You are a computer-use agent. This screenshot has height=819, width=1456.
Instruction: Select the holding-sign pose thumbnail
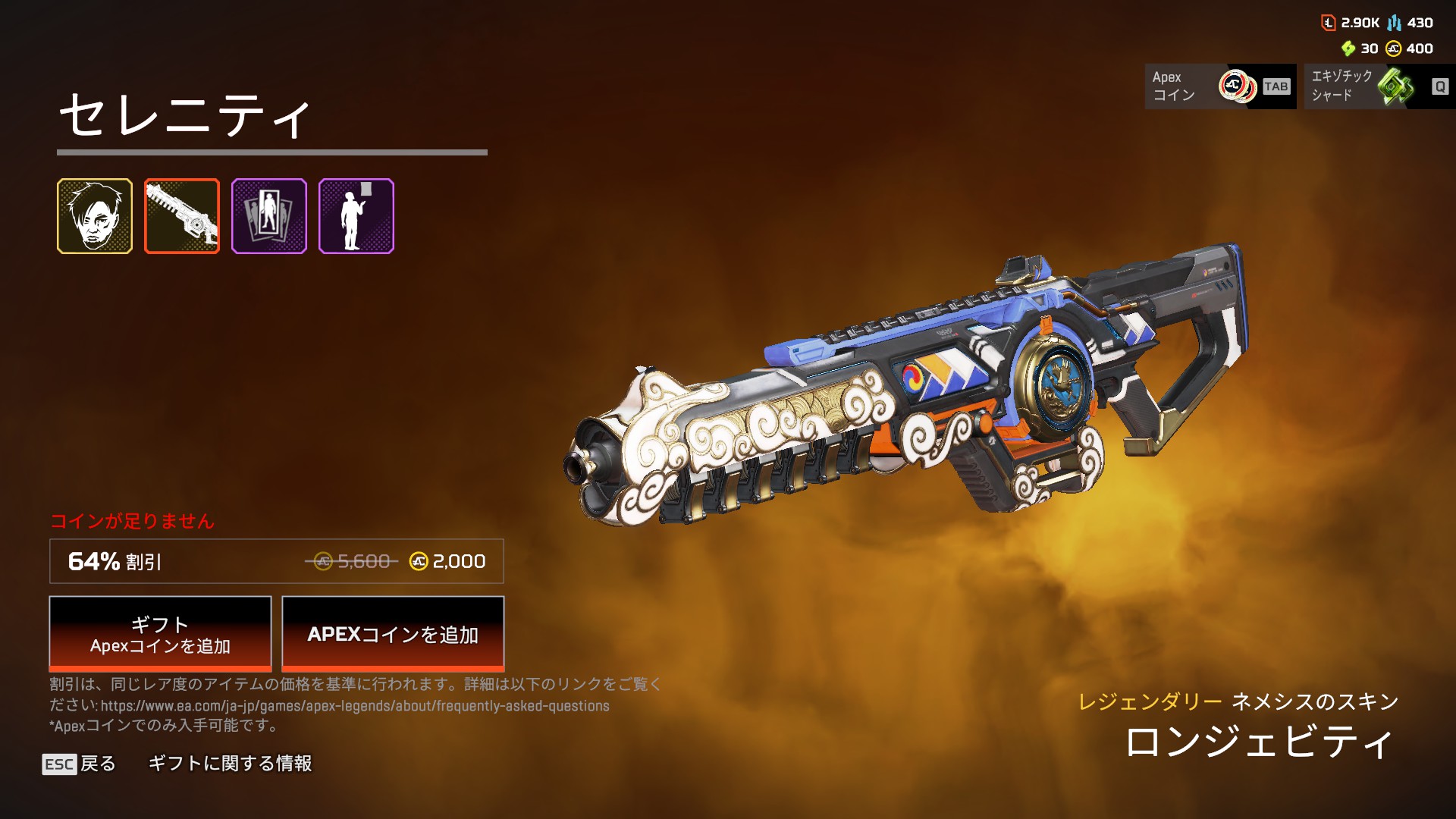click(356, 216)
